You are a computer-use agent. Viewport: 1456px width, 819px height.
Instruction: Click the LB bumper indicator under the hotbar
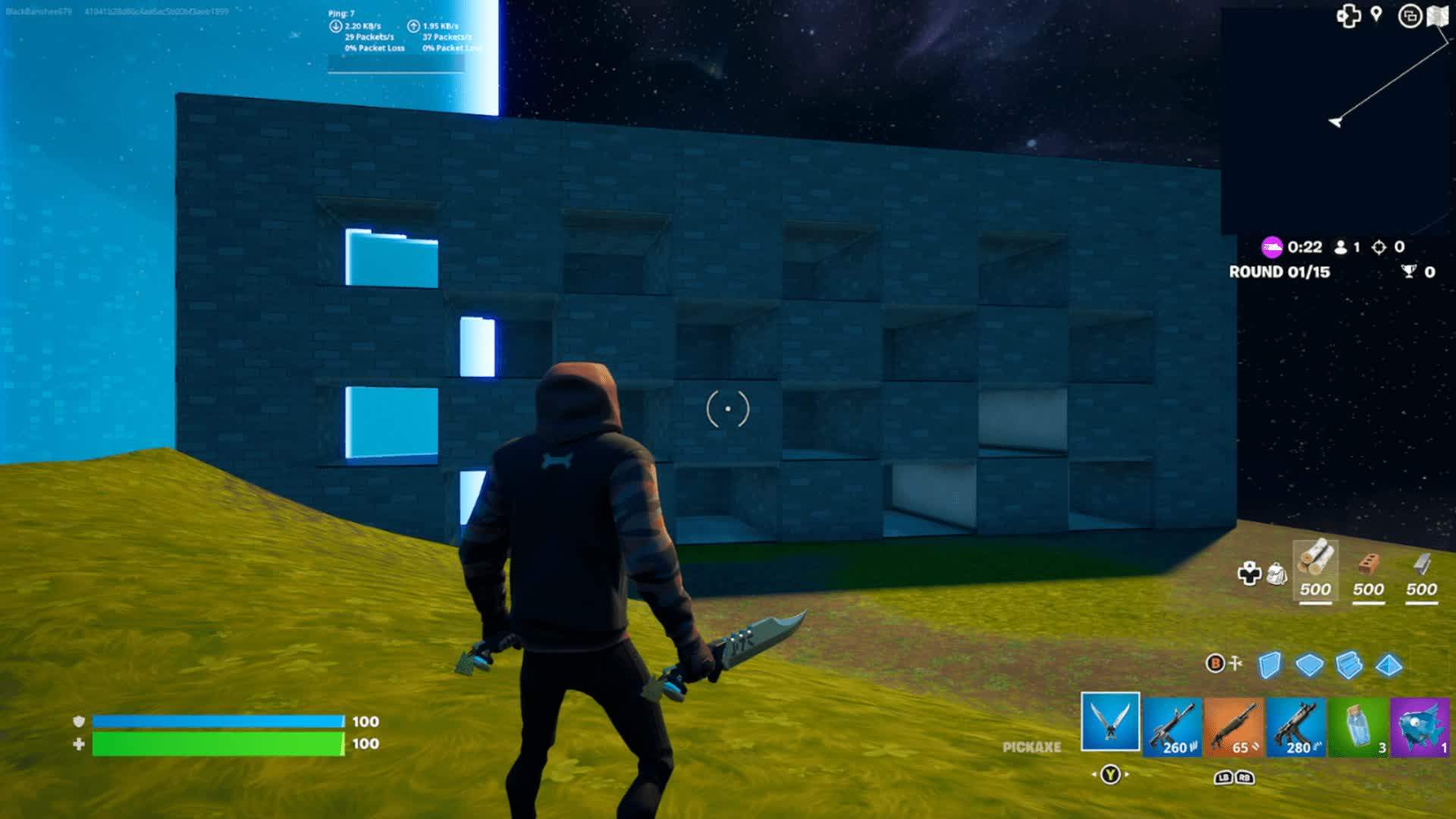[x=1222, y=778]
